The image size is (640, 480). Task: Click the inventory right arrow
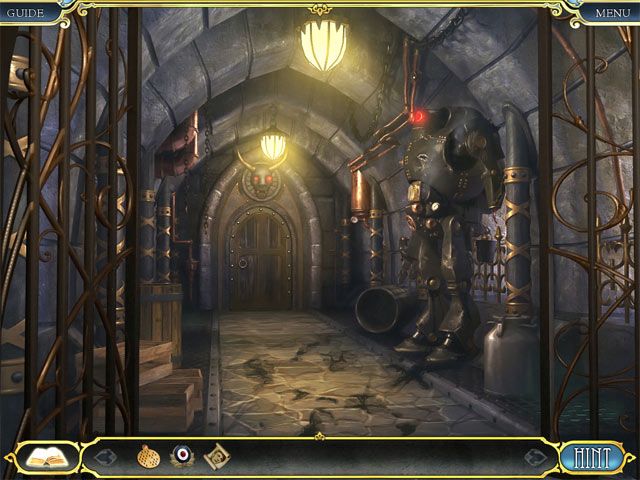click(534, 457)
